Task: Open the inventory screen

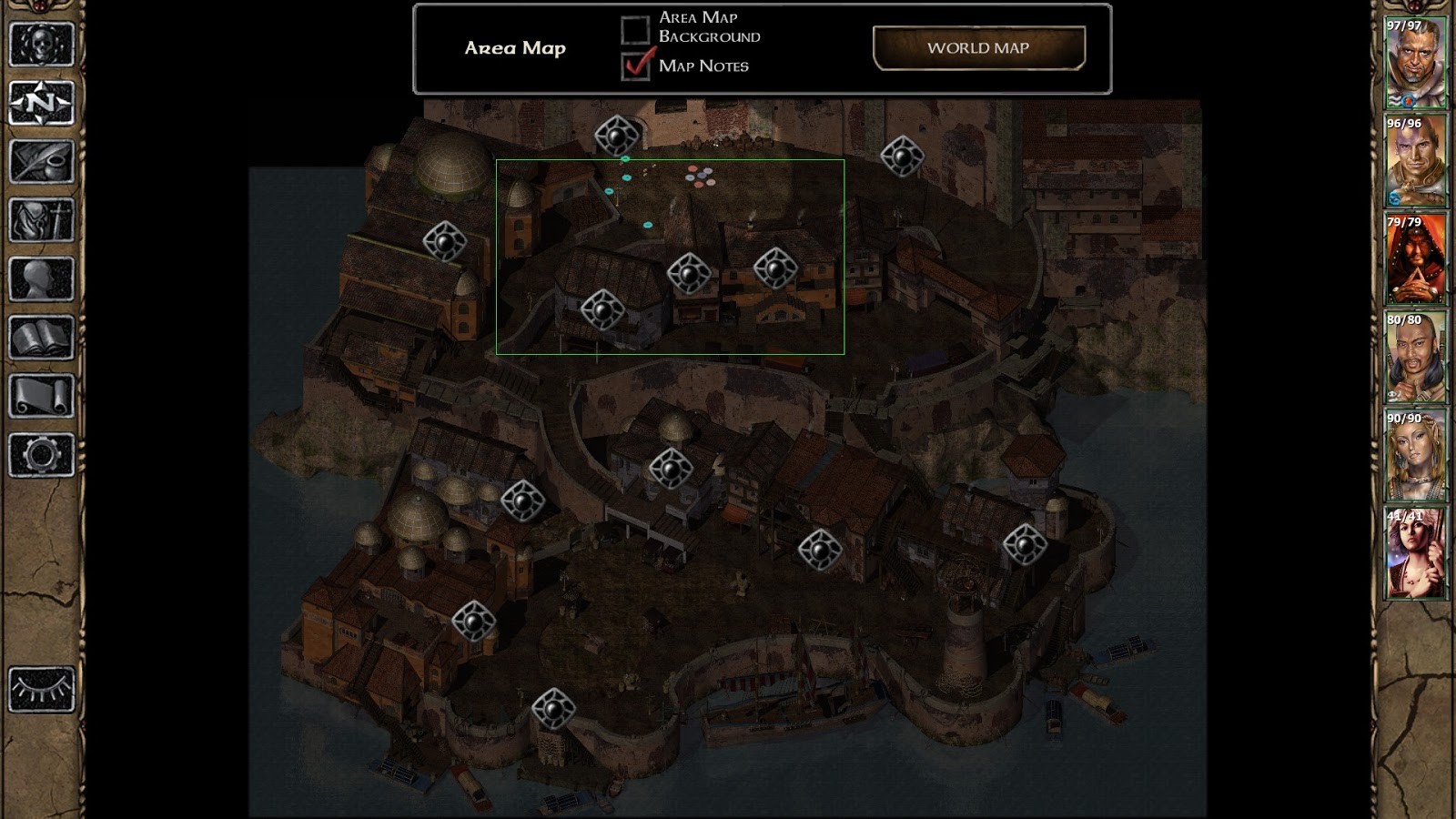Action: click(41, 220)
